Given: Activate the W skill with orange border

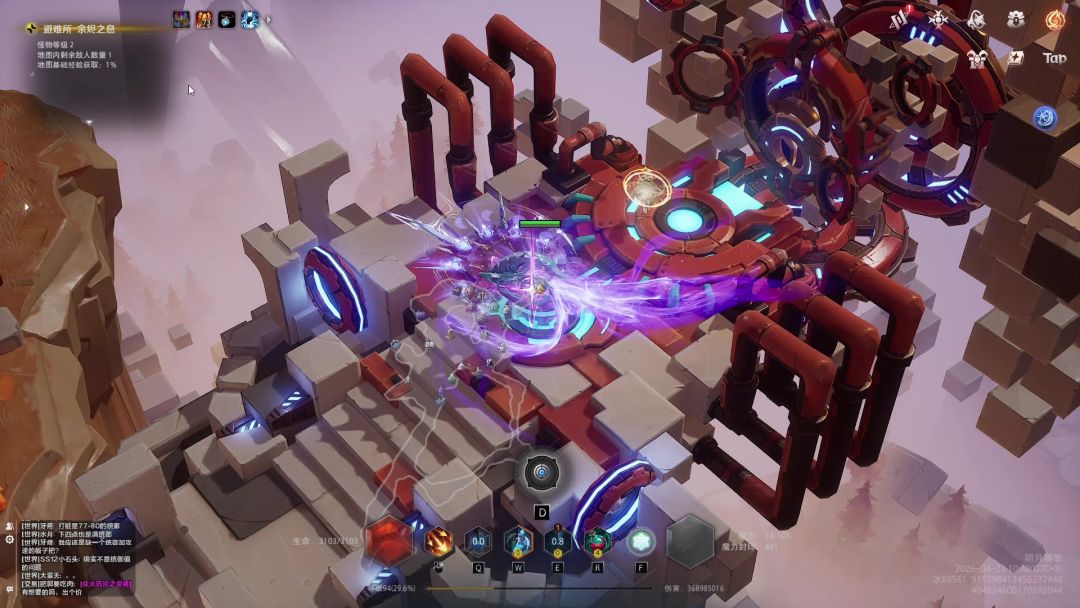Looking at the screenshot, I should coord(518,542).
